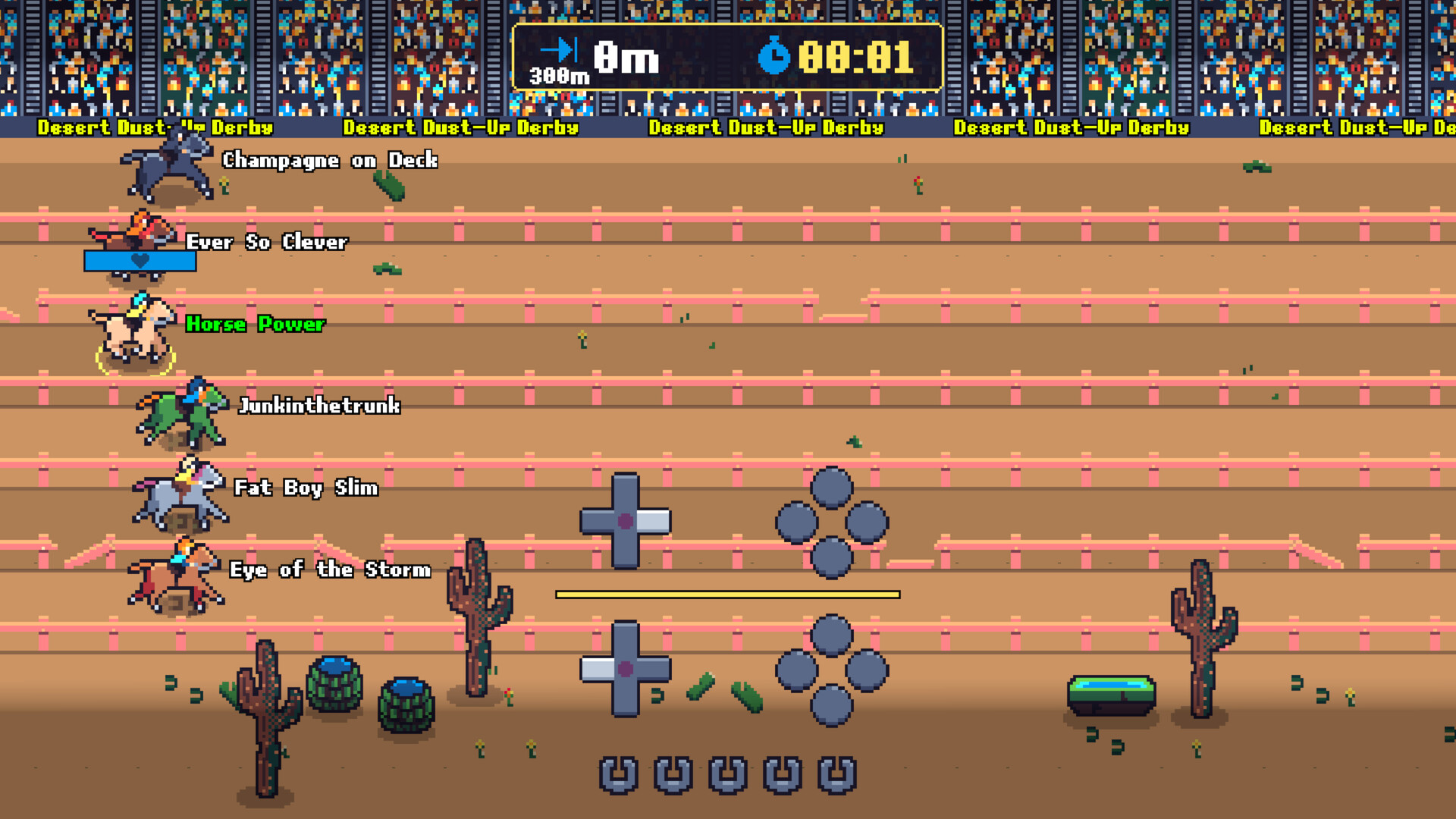Select the stopwatch timer icon
The width and height of the screenshot is (1456, 819).
(x=775, y=54)
